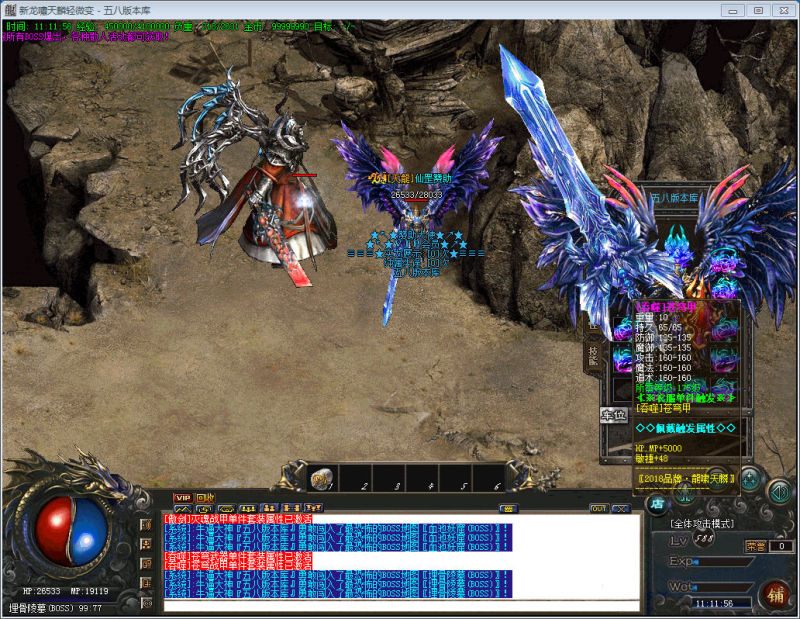Viewport: 800px width, 619px height.
Task: Toggle the 全体攻击模式 attack mode label
Action: [703, 524]
